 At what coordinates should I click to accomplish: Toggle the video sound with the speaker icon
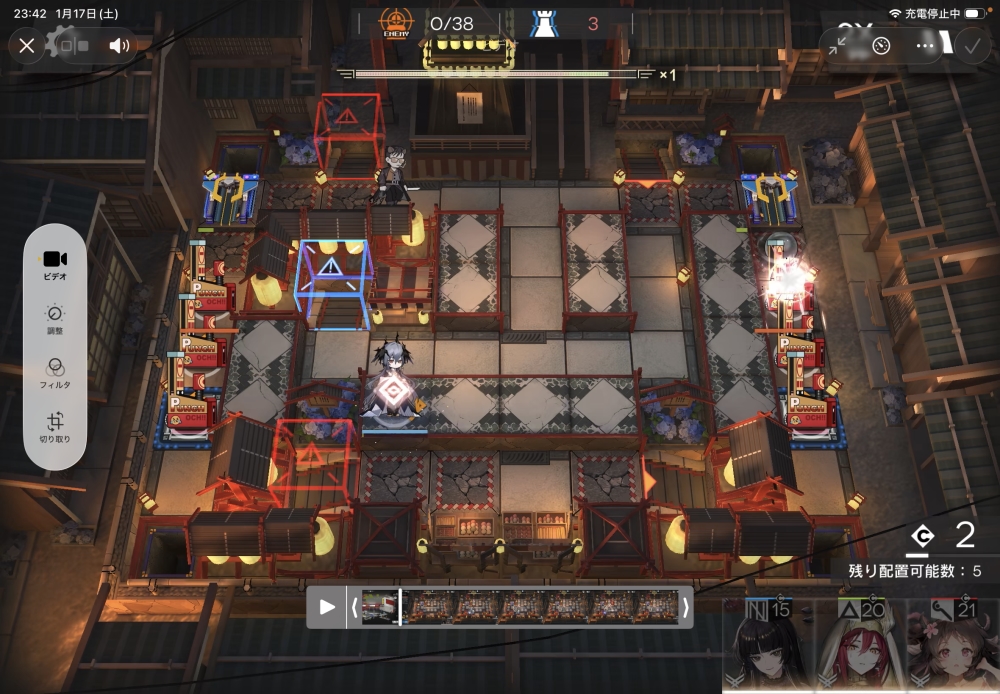(120, 45)
